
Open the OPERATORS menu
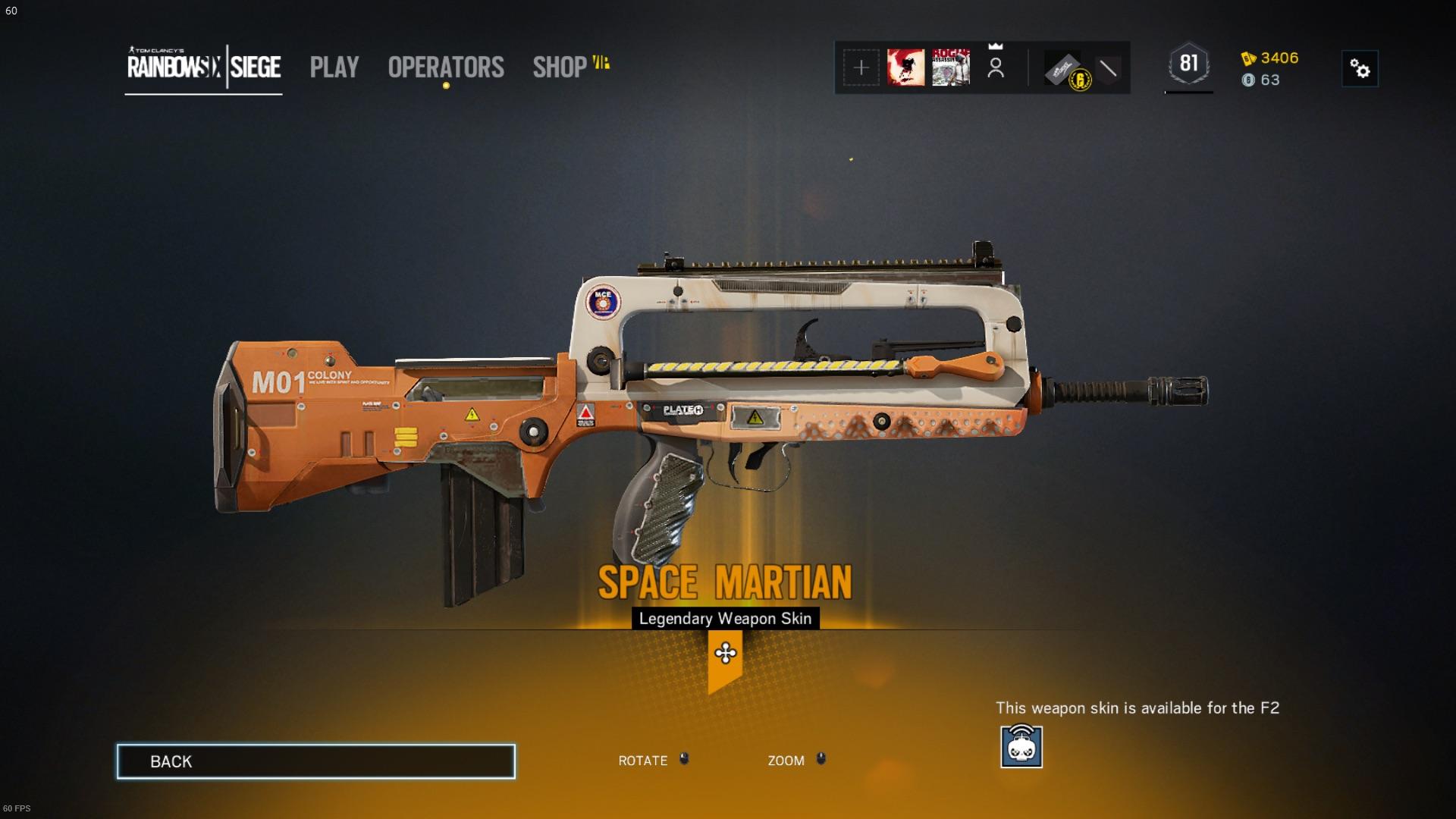(x=445, y=68)
